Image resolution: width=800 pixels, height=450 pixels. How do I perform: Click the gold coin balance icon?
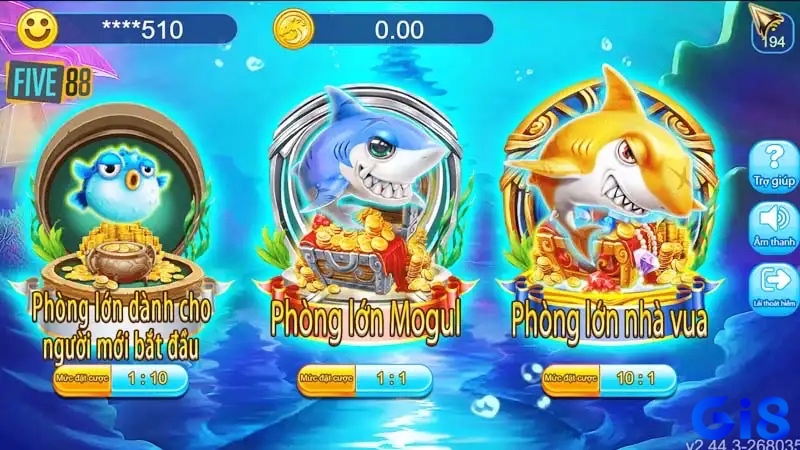pos(290,28)
